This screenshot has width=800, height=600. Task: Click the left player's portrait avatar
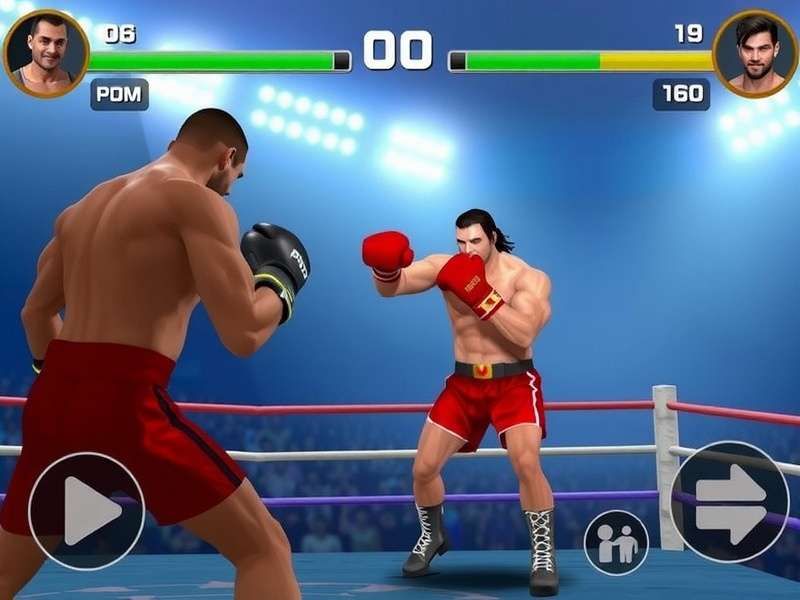46,53
